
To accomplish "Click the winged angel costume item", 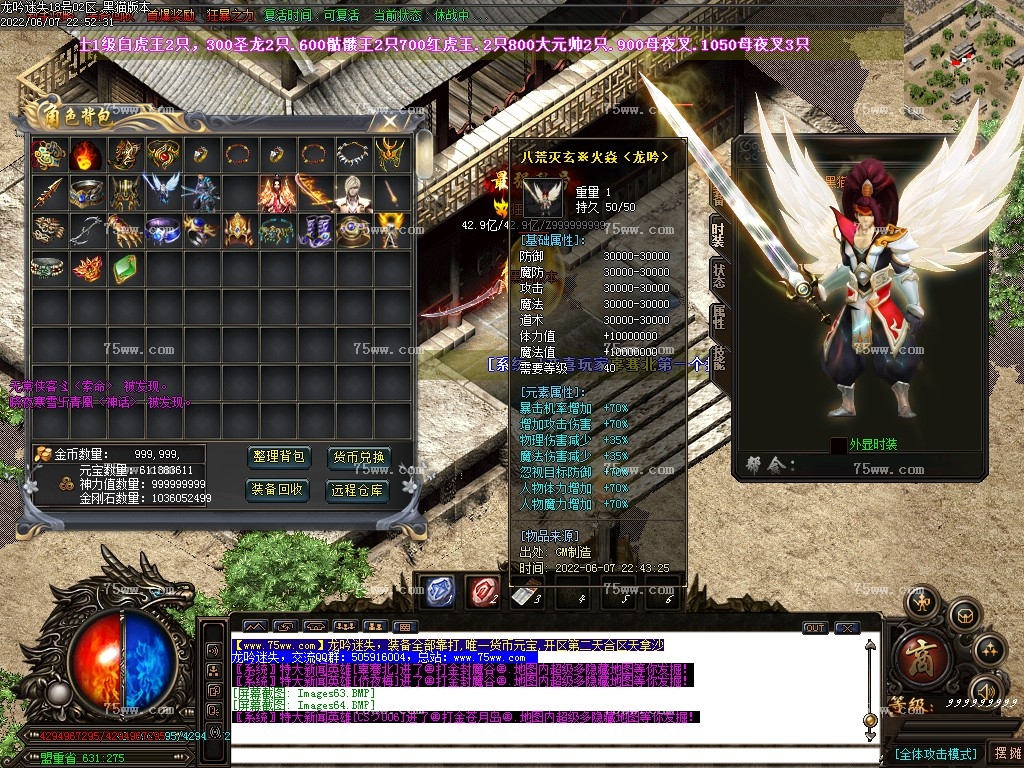I will pos(161,191).
